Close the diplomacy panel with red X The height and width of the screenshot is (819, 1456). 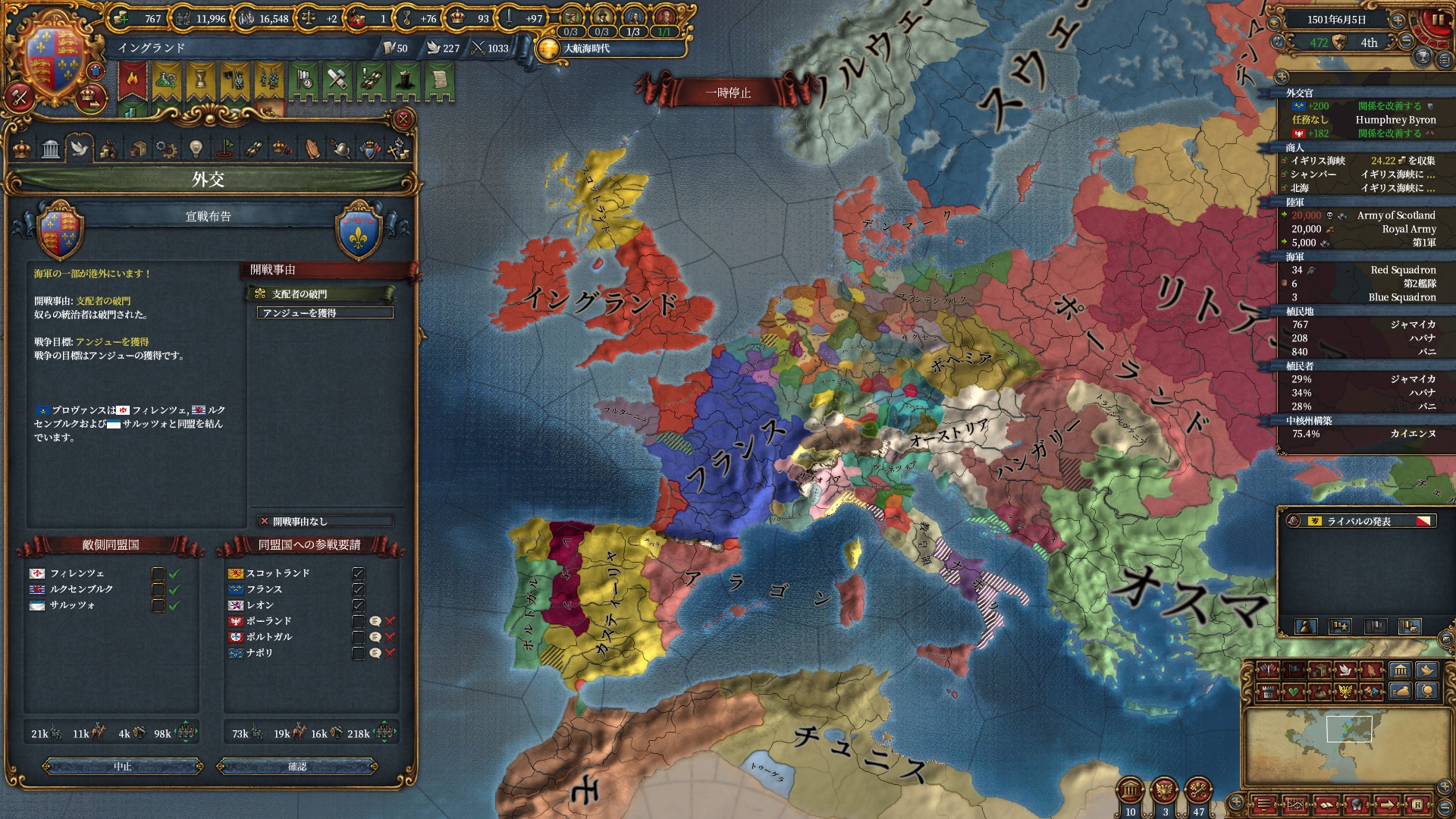[403, 119]
